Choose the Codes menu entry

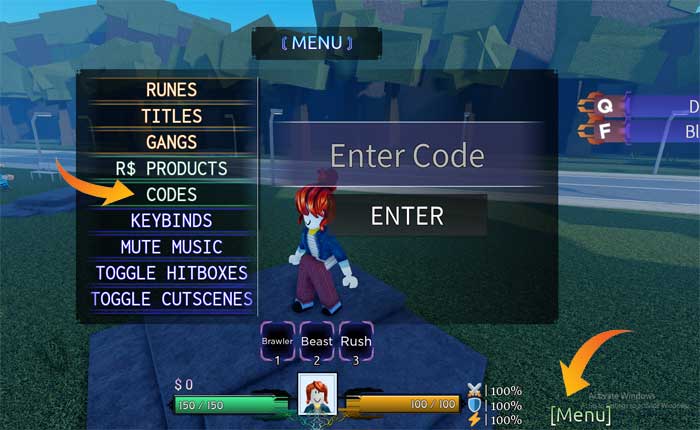(171, 194)
